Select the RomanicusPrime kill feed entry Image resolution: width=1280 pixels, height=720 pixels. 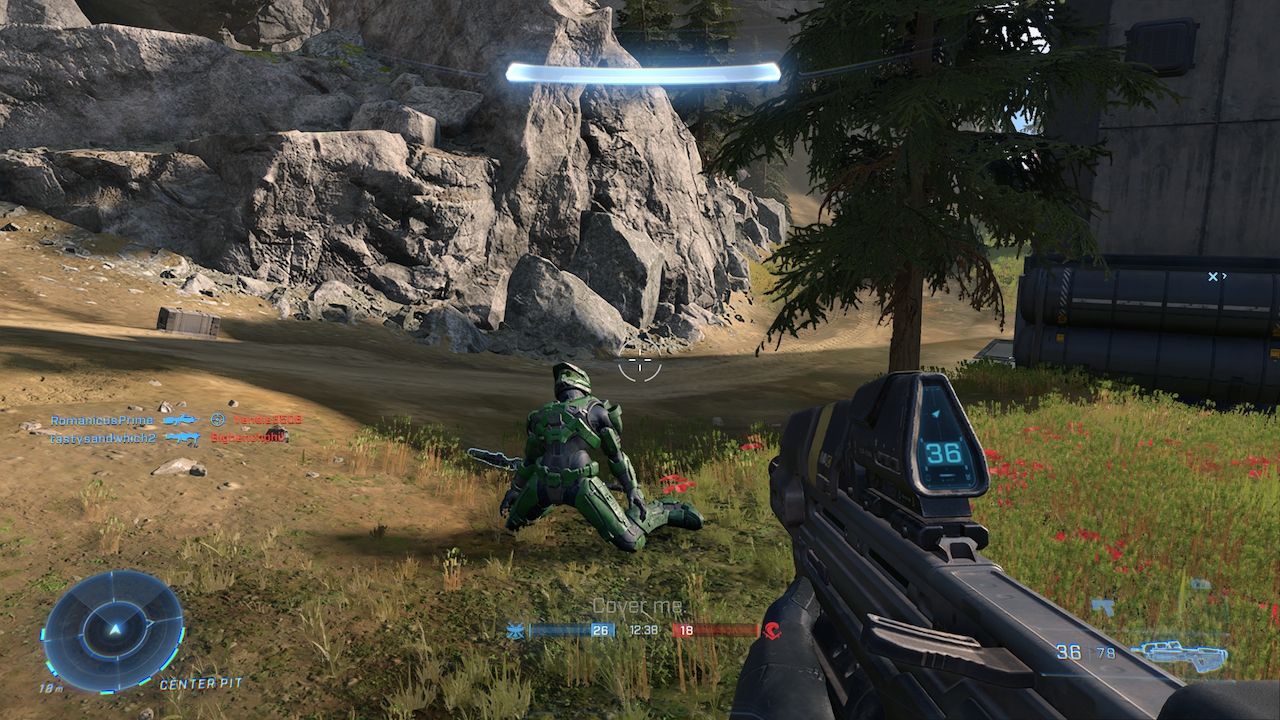pyautogui.click(x=103, y=420)
